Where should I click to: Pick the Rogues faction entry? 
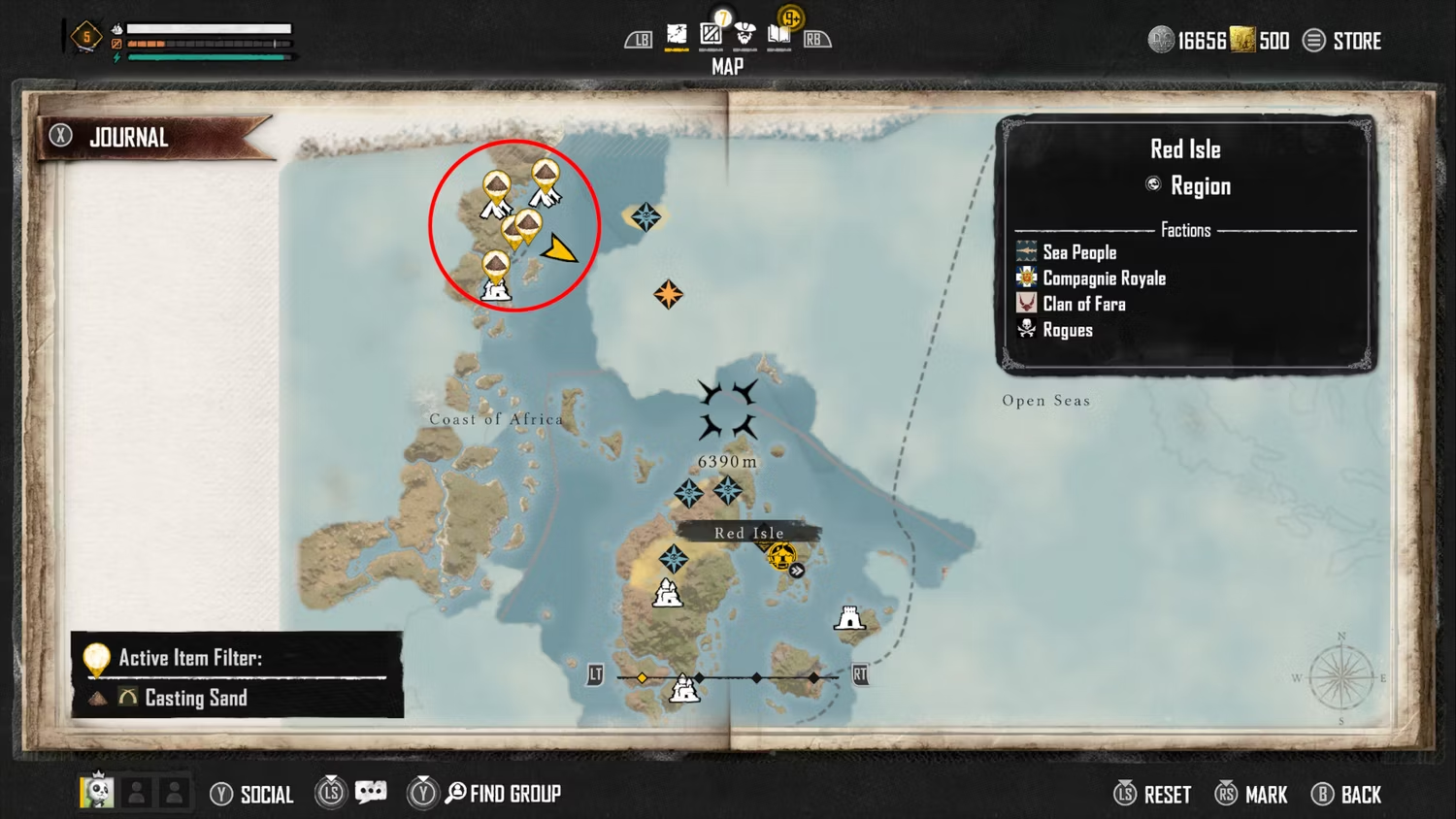click(1067, 331)
